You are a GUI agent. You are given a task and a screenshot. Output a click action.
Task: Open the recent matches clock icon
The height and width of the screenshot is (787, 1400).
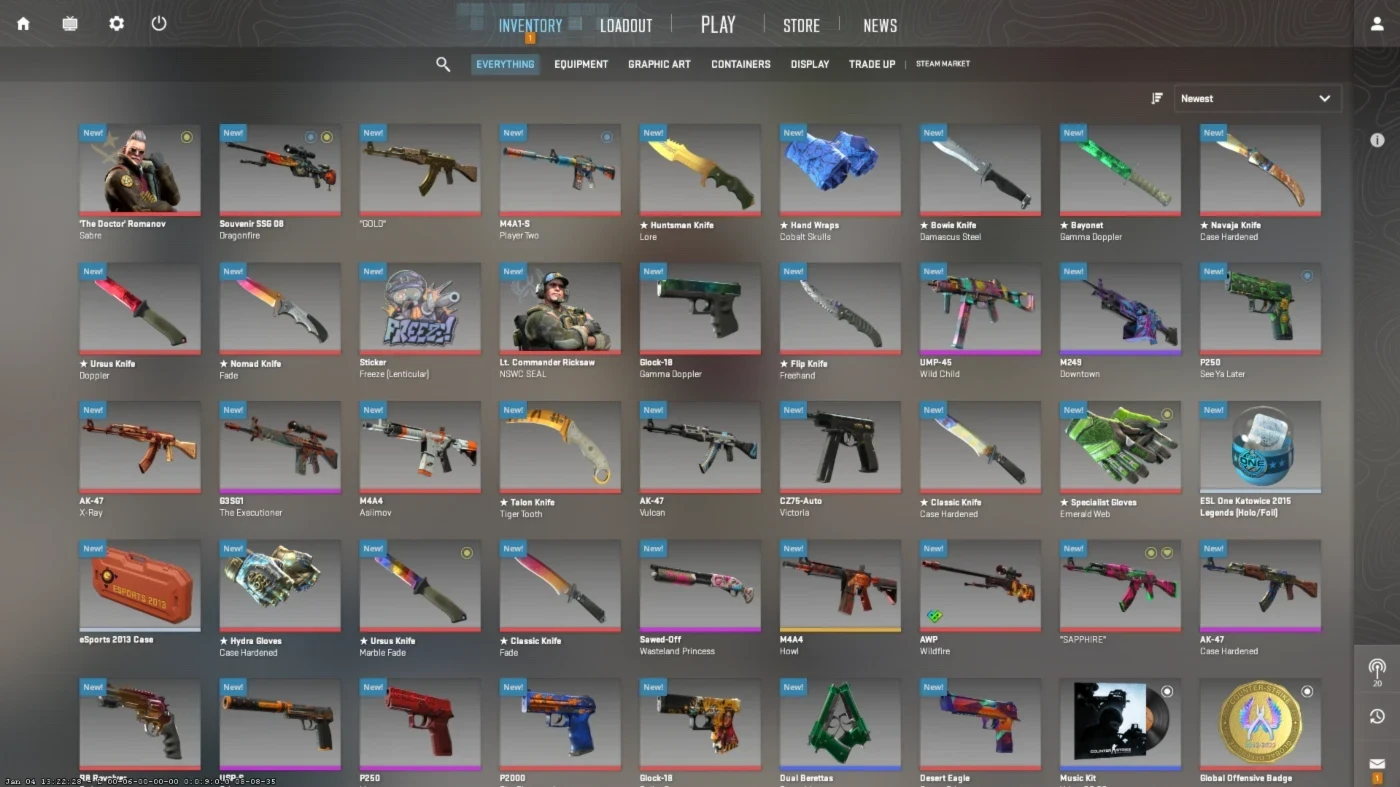pyautogui.click(x=1377, y=716)
